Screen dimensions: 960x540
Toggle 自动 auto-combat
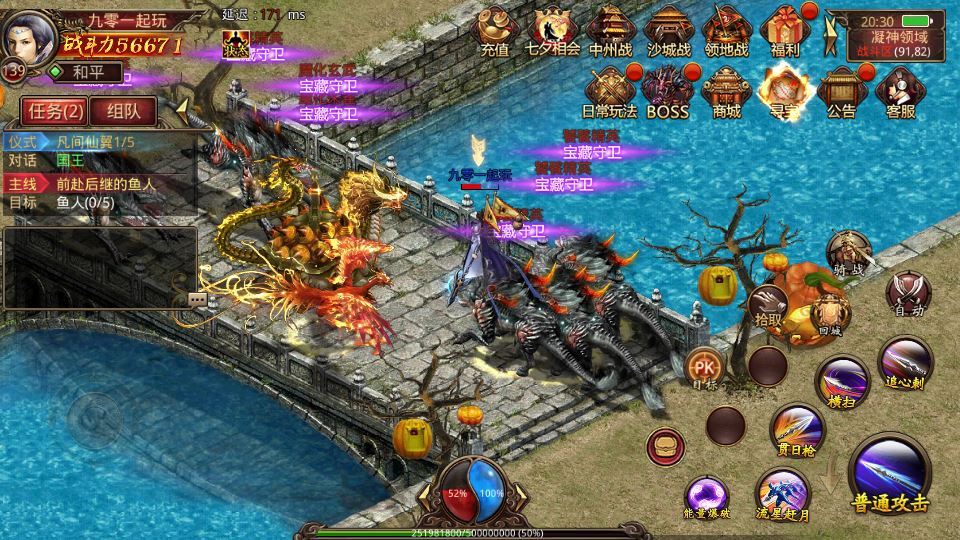[x=909, y=292]
